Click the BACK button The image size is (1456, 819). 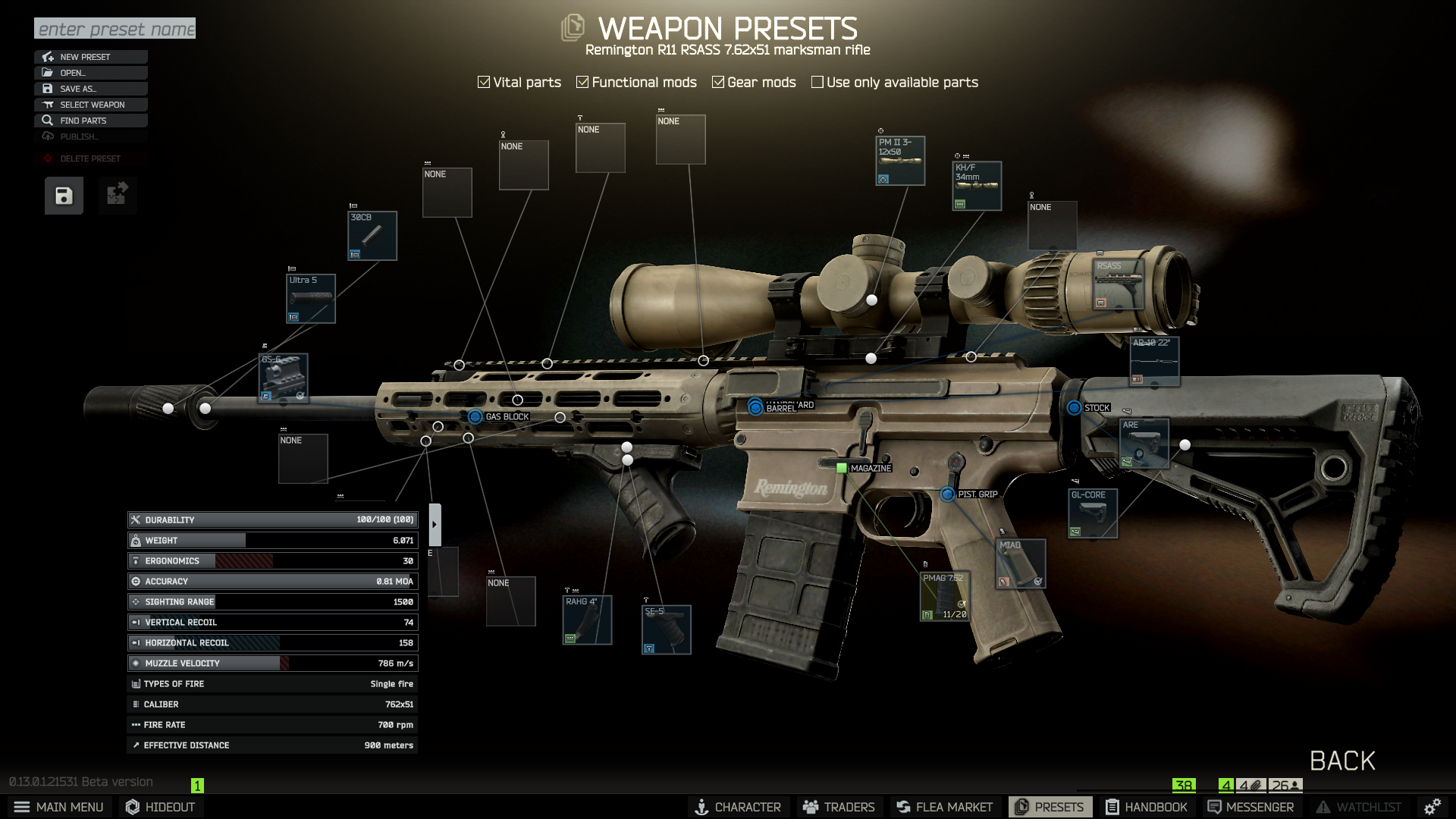(x=1341, y=761)
